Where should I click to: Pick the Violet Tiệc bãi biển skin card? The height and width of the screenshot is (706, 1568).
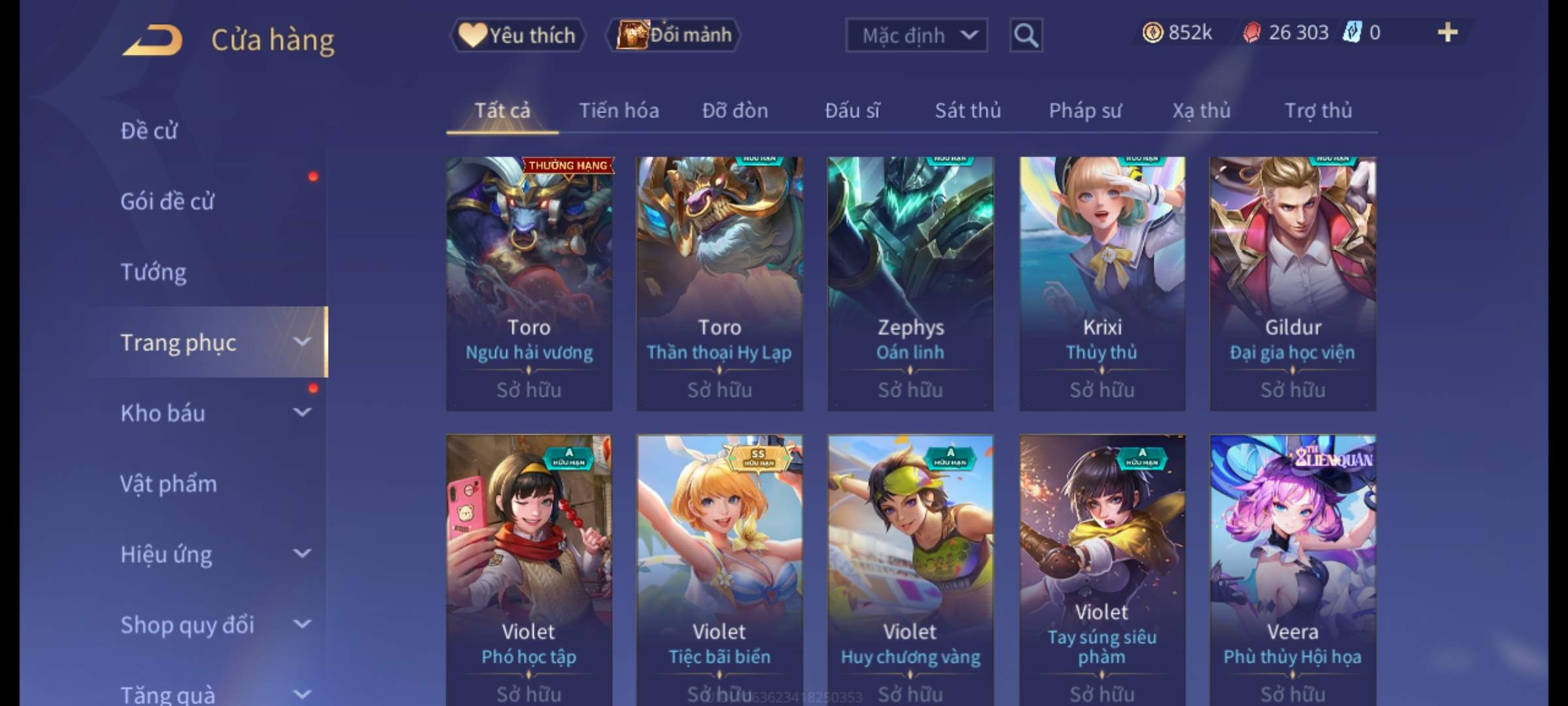(x=719, y=569)
